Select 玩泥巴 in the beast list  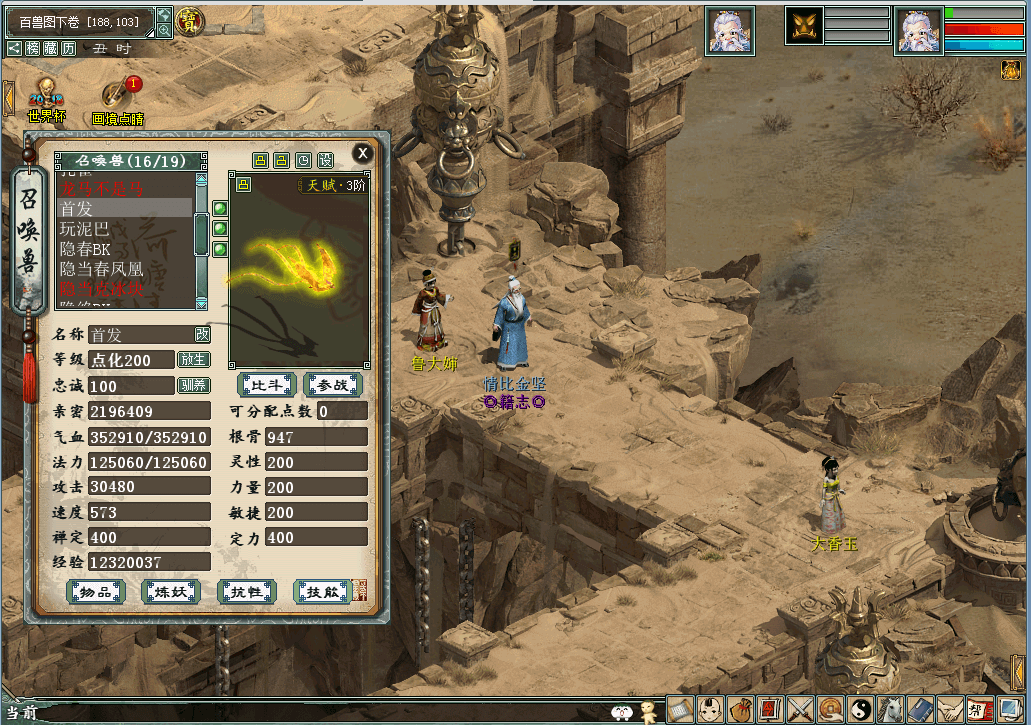pyautogui.click(x=85, y=229)
